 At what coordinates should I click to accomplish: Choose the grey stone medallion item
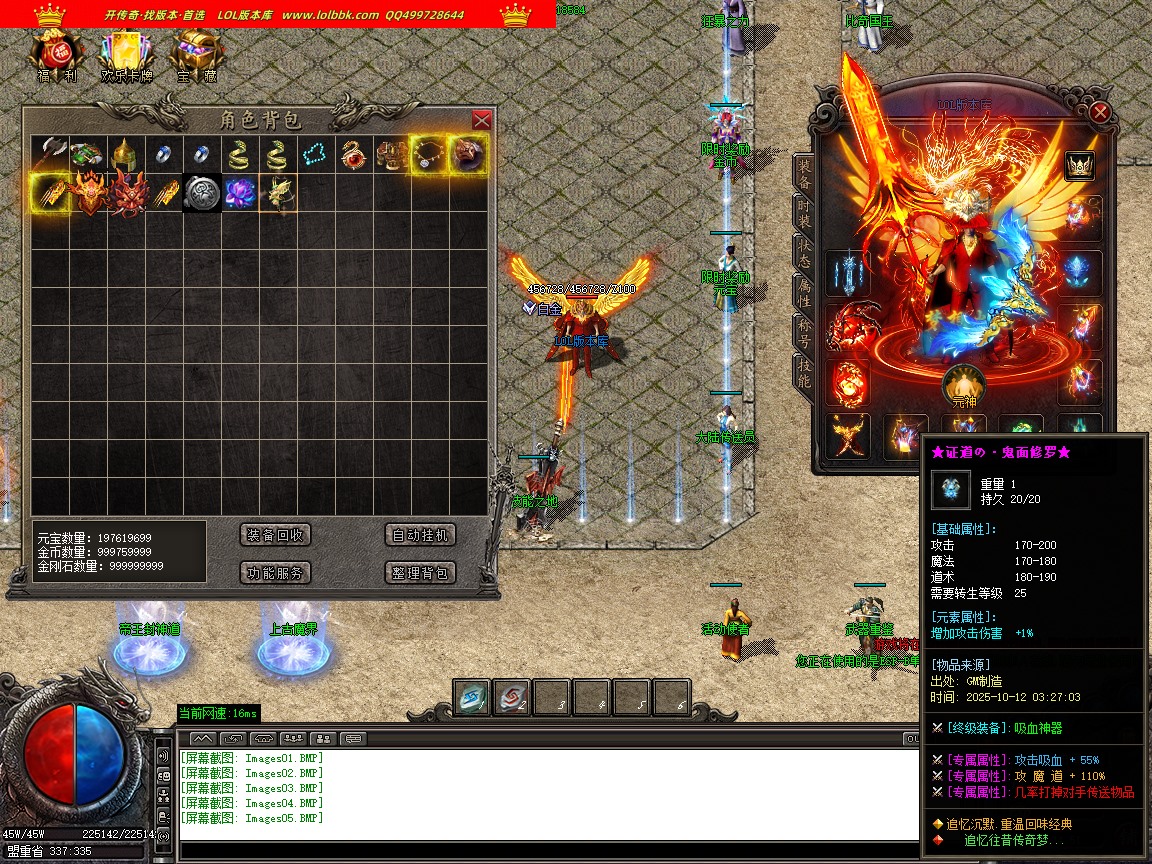(x=201, y=193)
